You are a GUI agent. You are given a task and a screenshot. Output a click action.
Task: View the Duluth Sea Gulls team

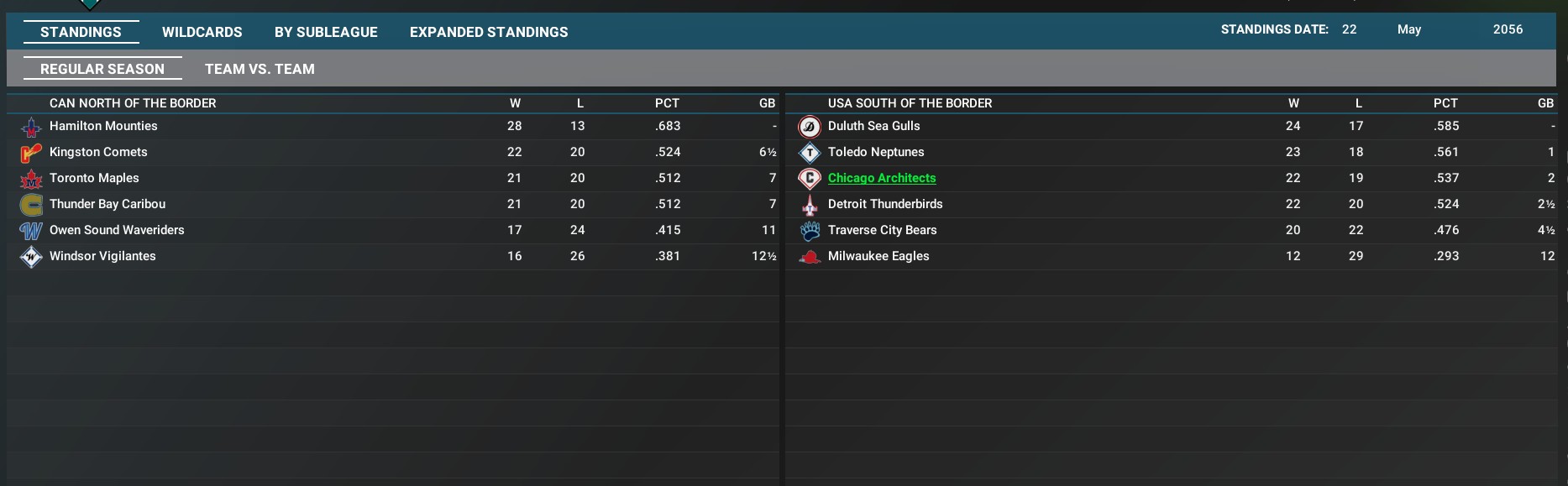pyautogui.click(x=873, y=126)
